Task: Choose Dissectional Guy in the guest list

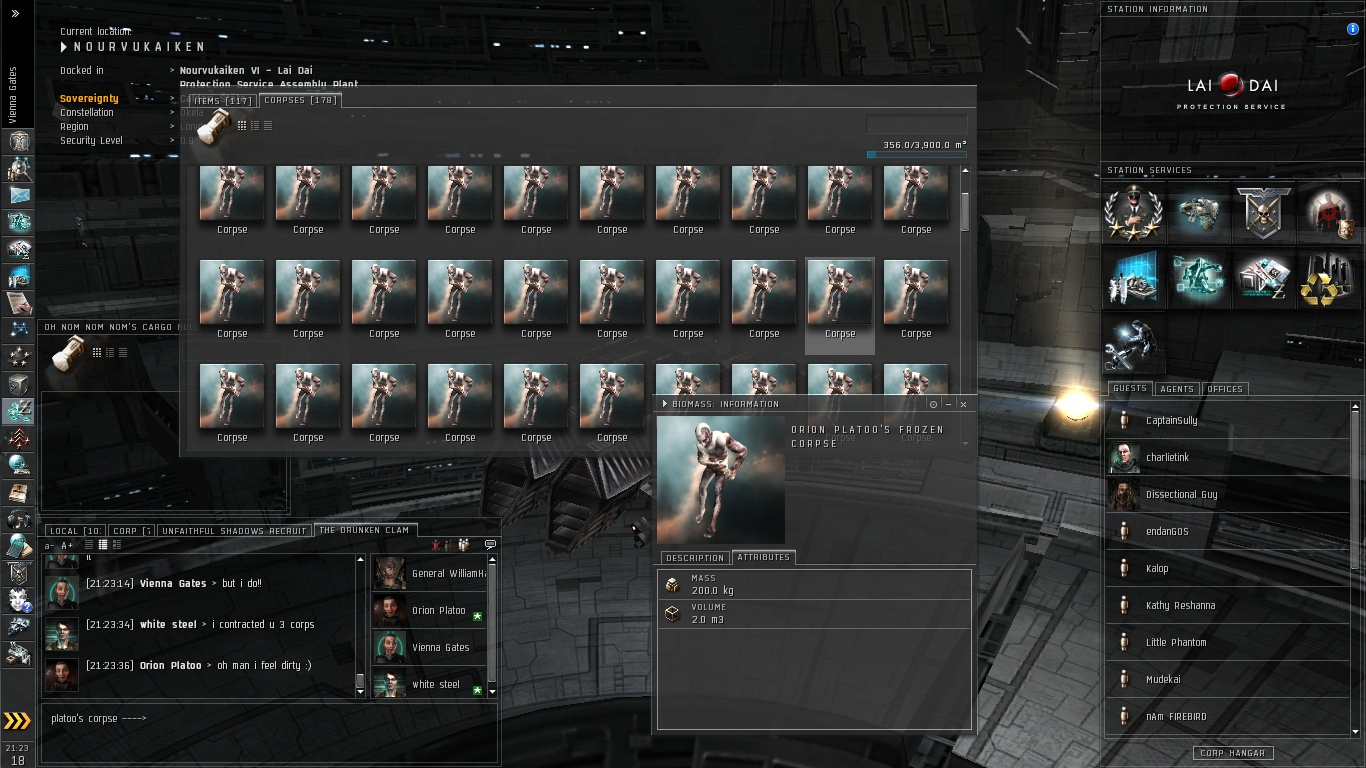Action: tap(1181, 495)
